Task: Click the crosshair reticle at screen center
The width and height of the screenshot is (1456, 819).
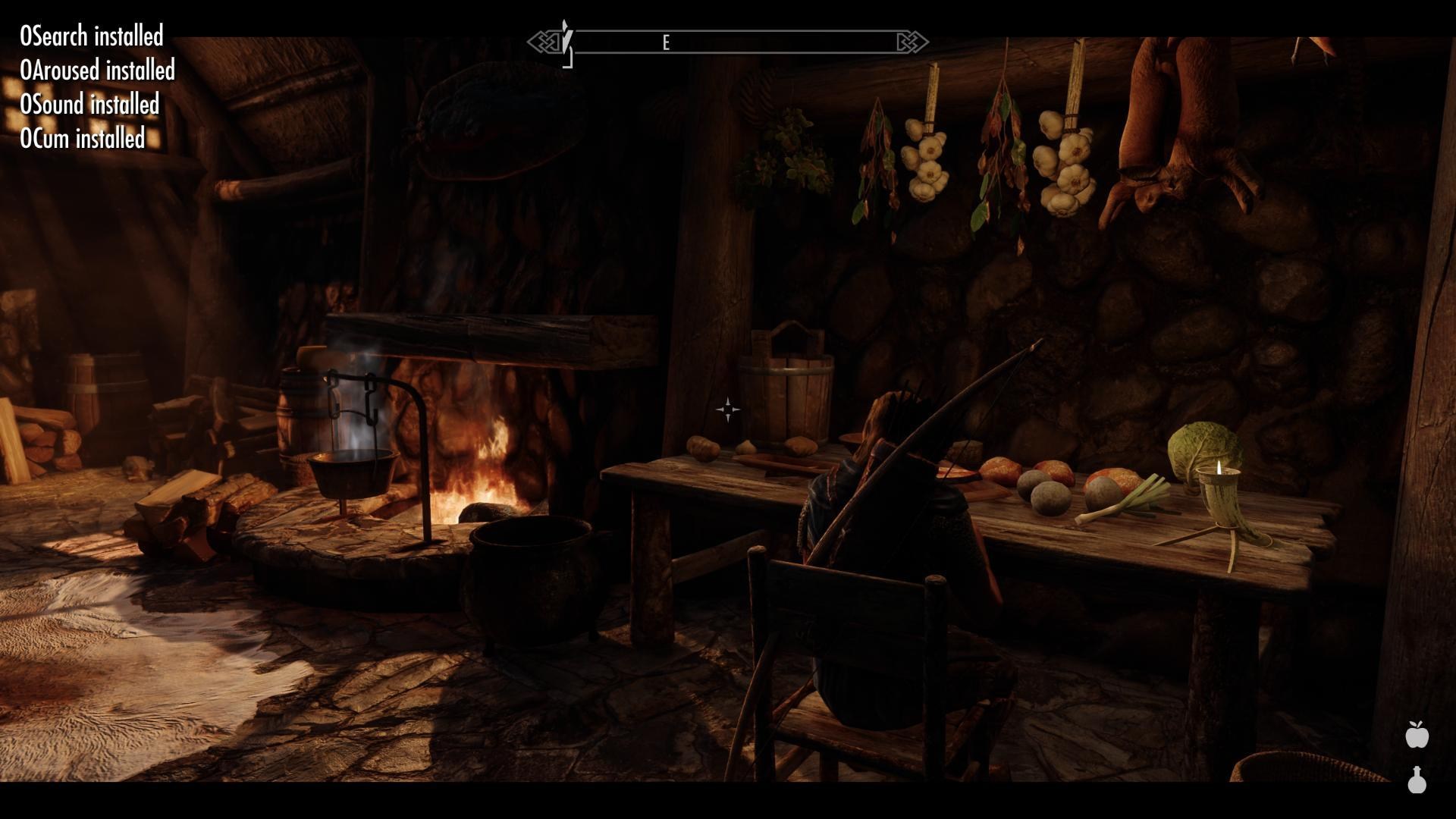Action: 727,409
